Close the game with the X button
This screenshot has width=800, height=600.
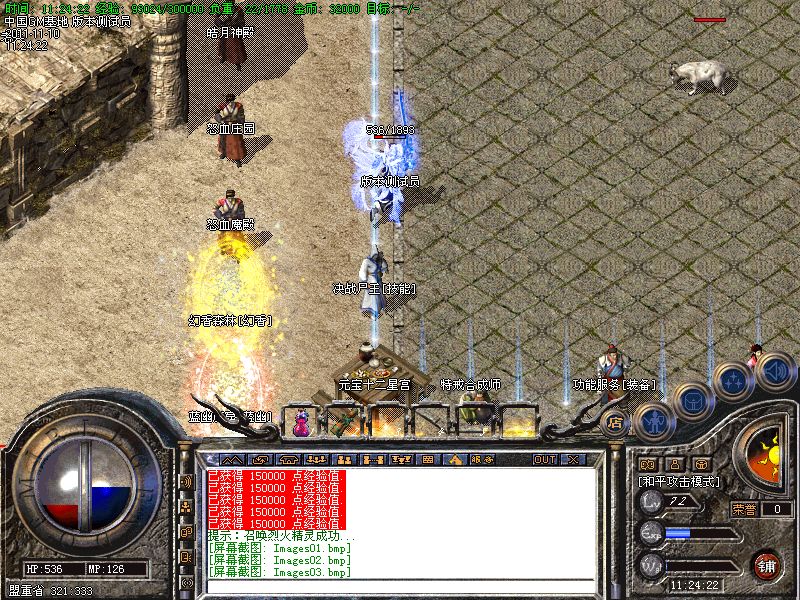(x=572, y=459)
